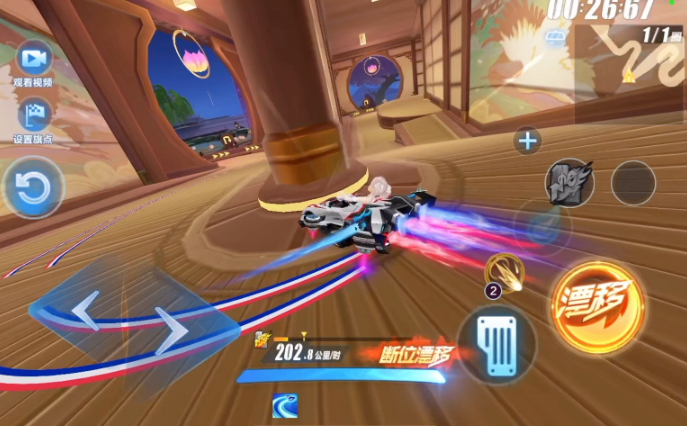Trigger the gray winged skill icon

point(569,182)
